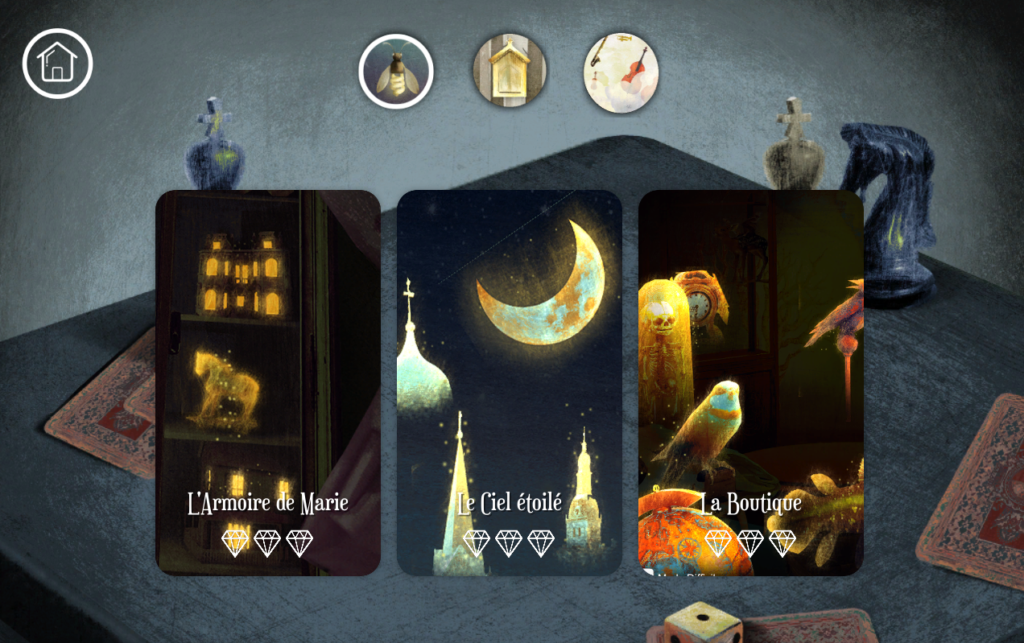The height and width of the screenshot is (643, 1024).
Task: Open the musical instruments category circle
Action: click(621, 71)
